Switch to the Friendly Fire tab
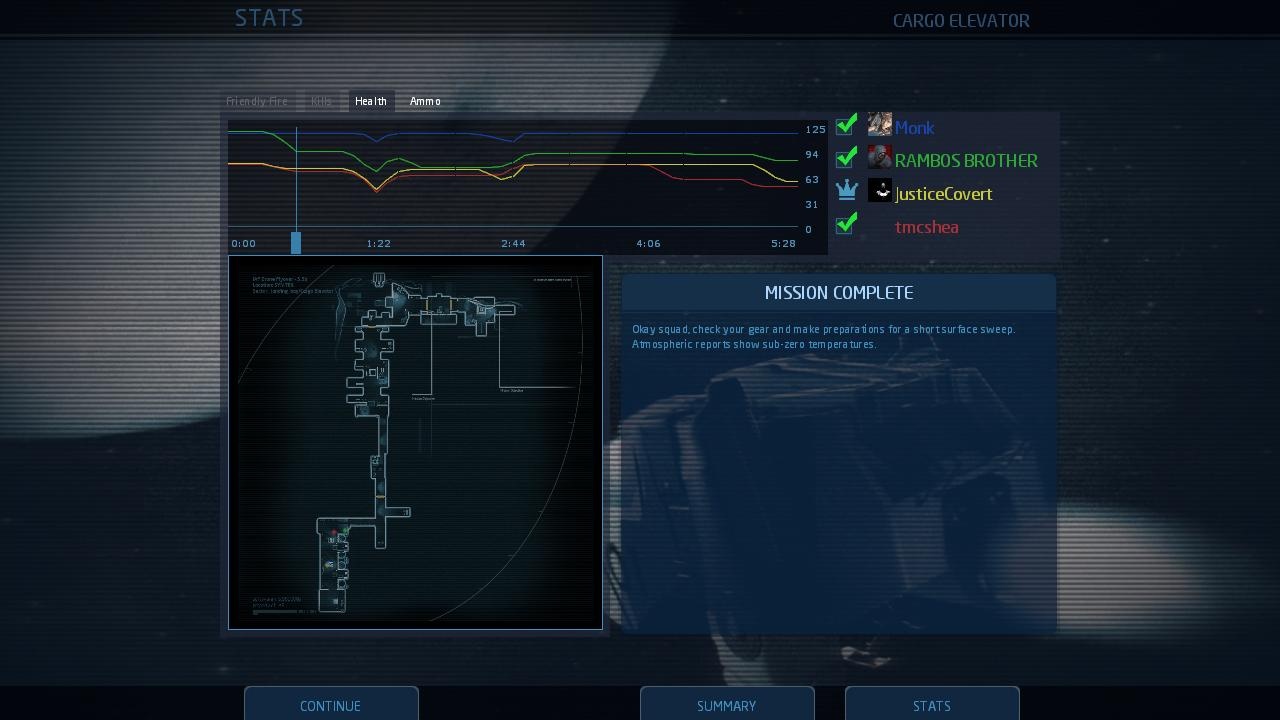 [258, 100]
